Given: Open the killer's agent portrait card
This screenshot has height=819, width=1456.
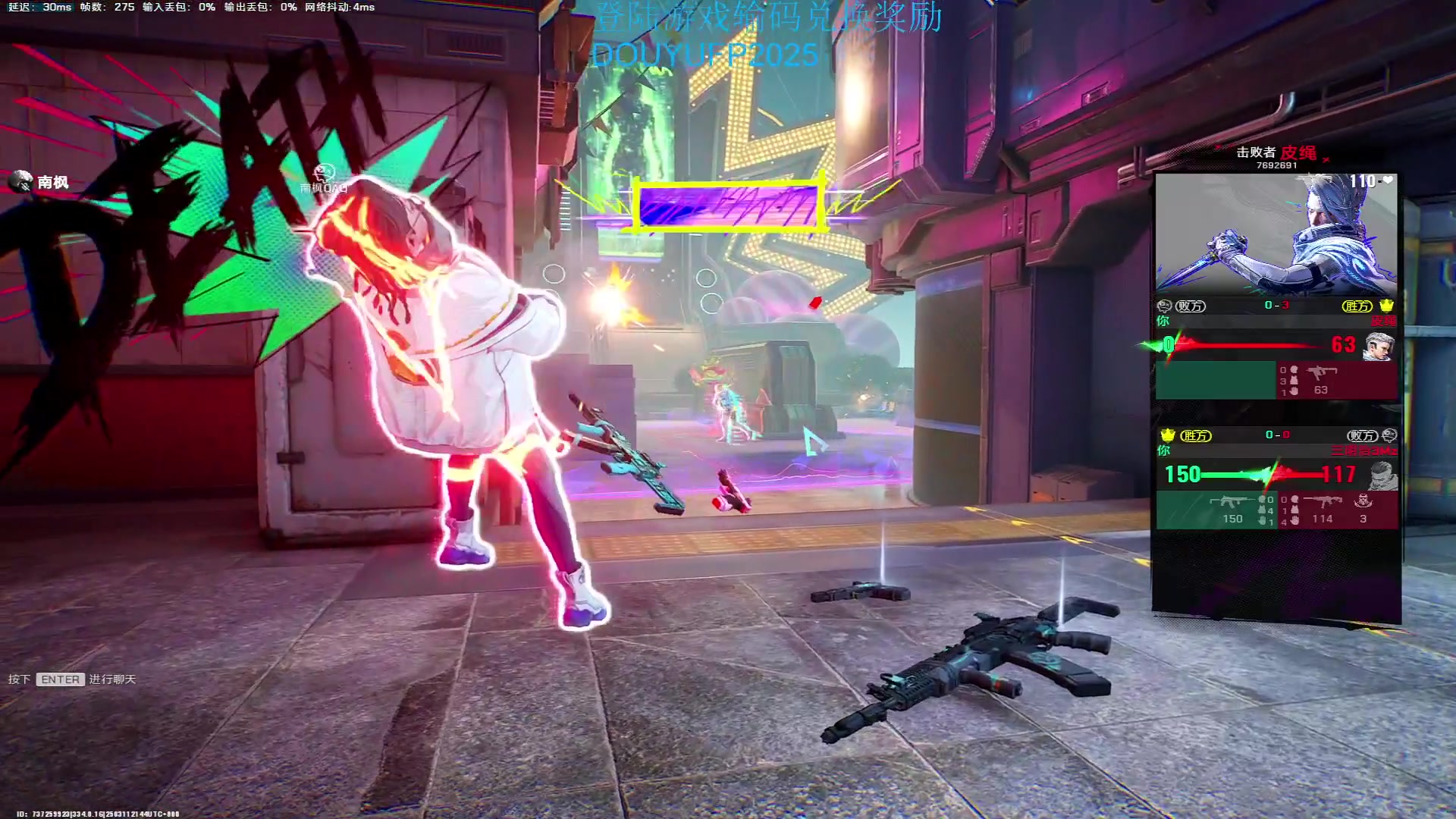Looking at the screenshot, I should tap(1276, 234).
